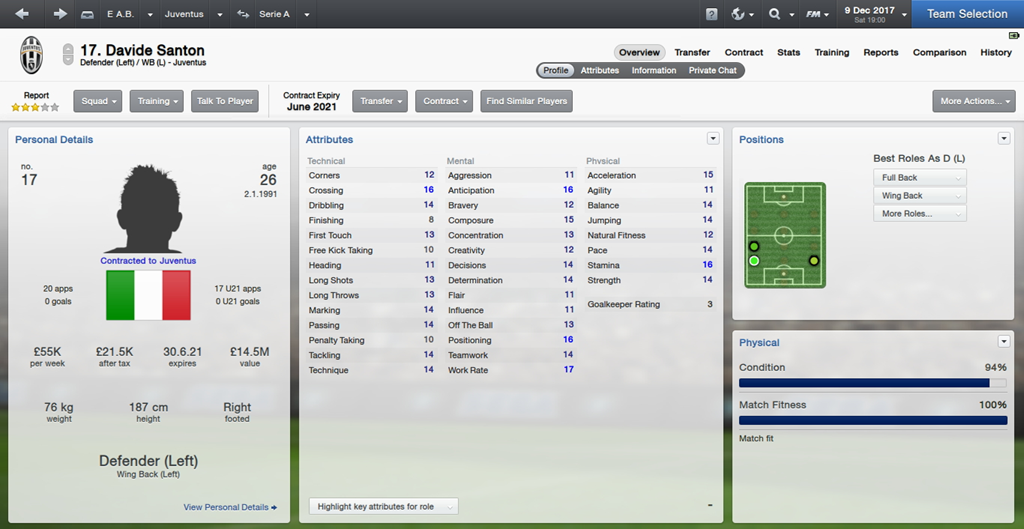1024x529 pixels.
Task: Open the History tab
Action: tap(996, 52)
